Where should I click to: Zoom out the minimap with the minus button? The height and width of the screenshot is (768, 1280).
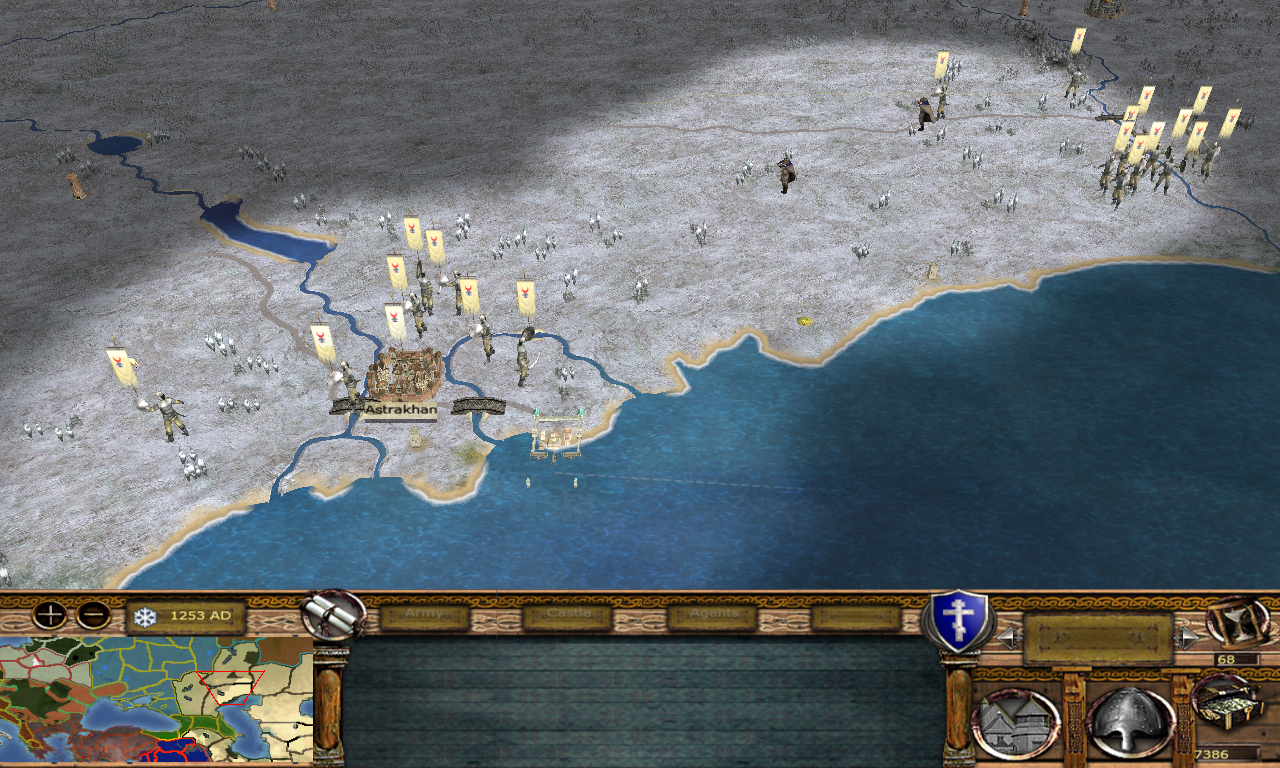93,615
